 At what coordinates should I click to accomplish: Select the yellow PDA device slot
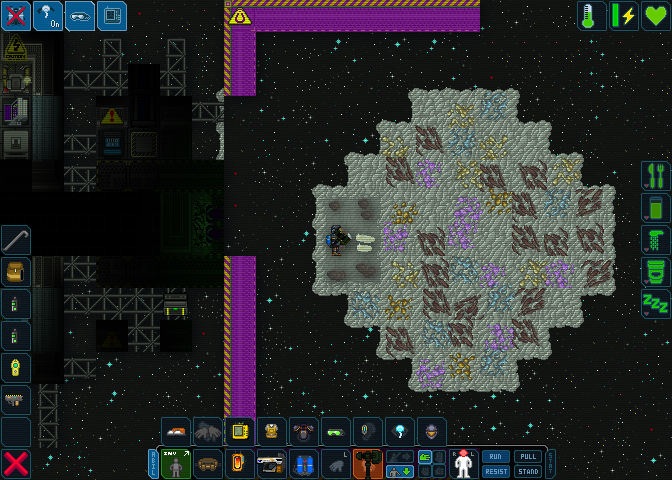click(240, 432)
